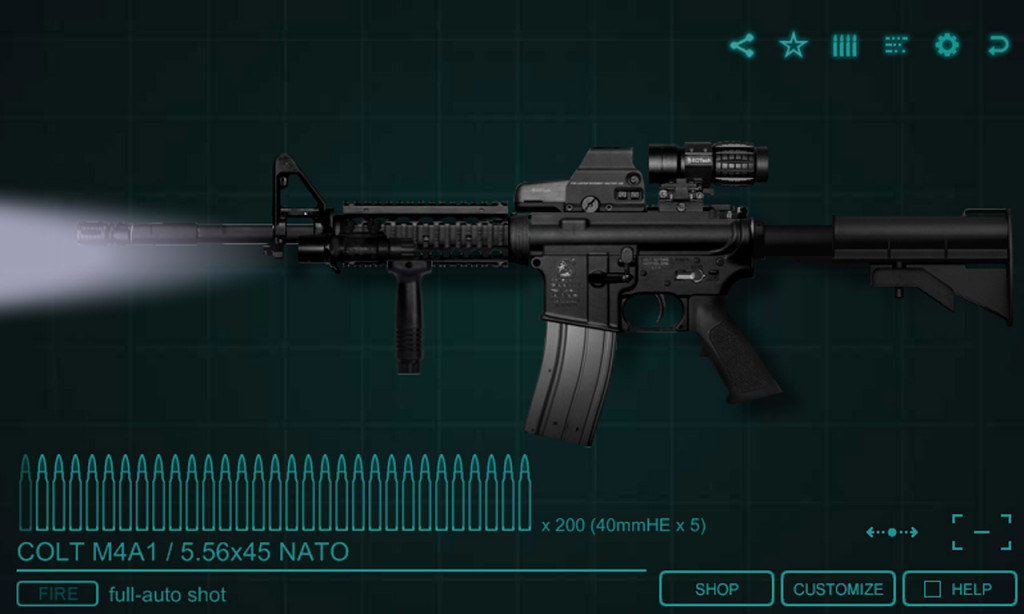This screenshot has width=1024, height=614.
Task: Activate the fullscreen frame icon
Action: pos(981,532)
